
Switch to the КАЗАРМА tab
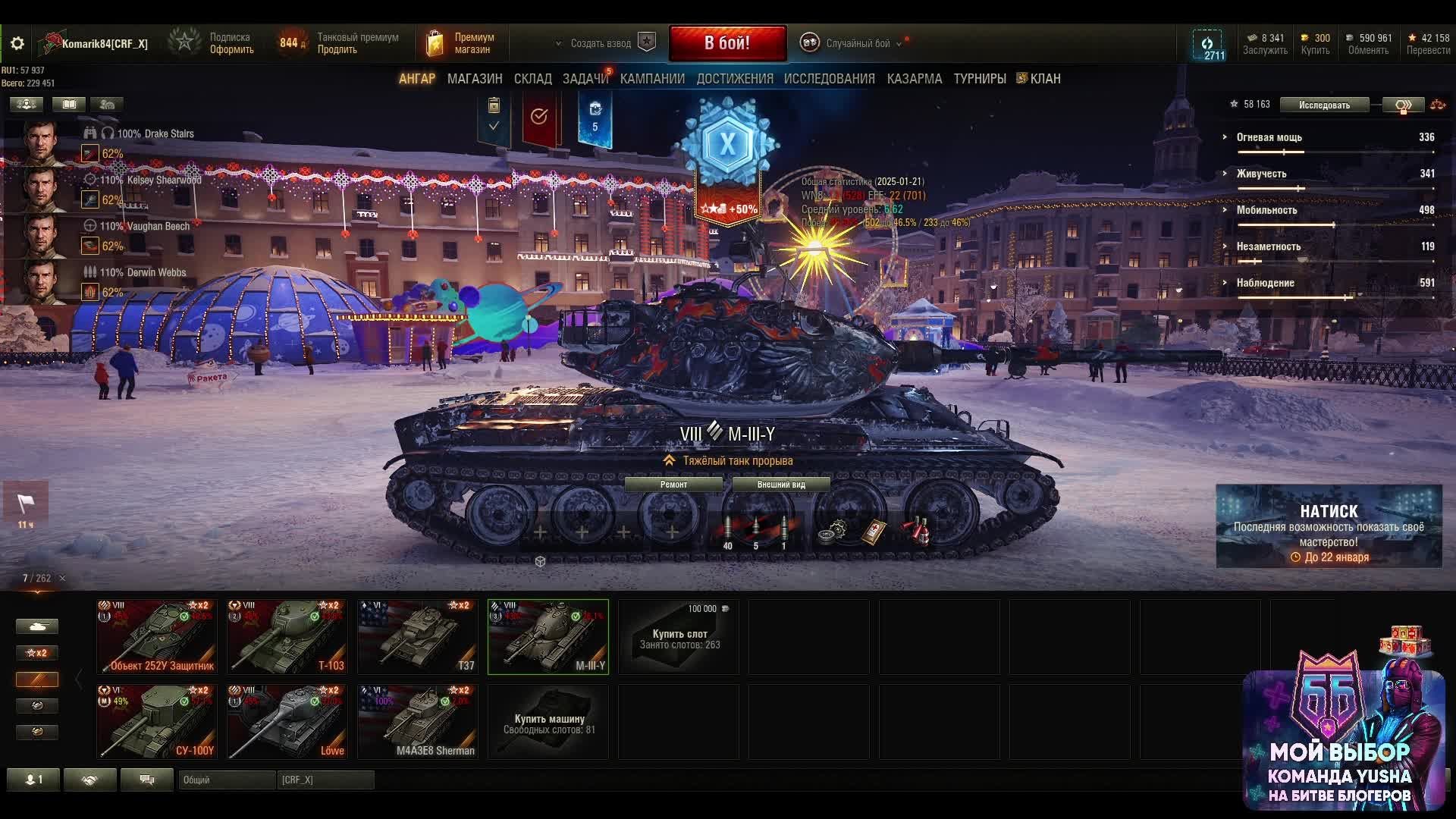pos(914,79)
